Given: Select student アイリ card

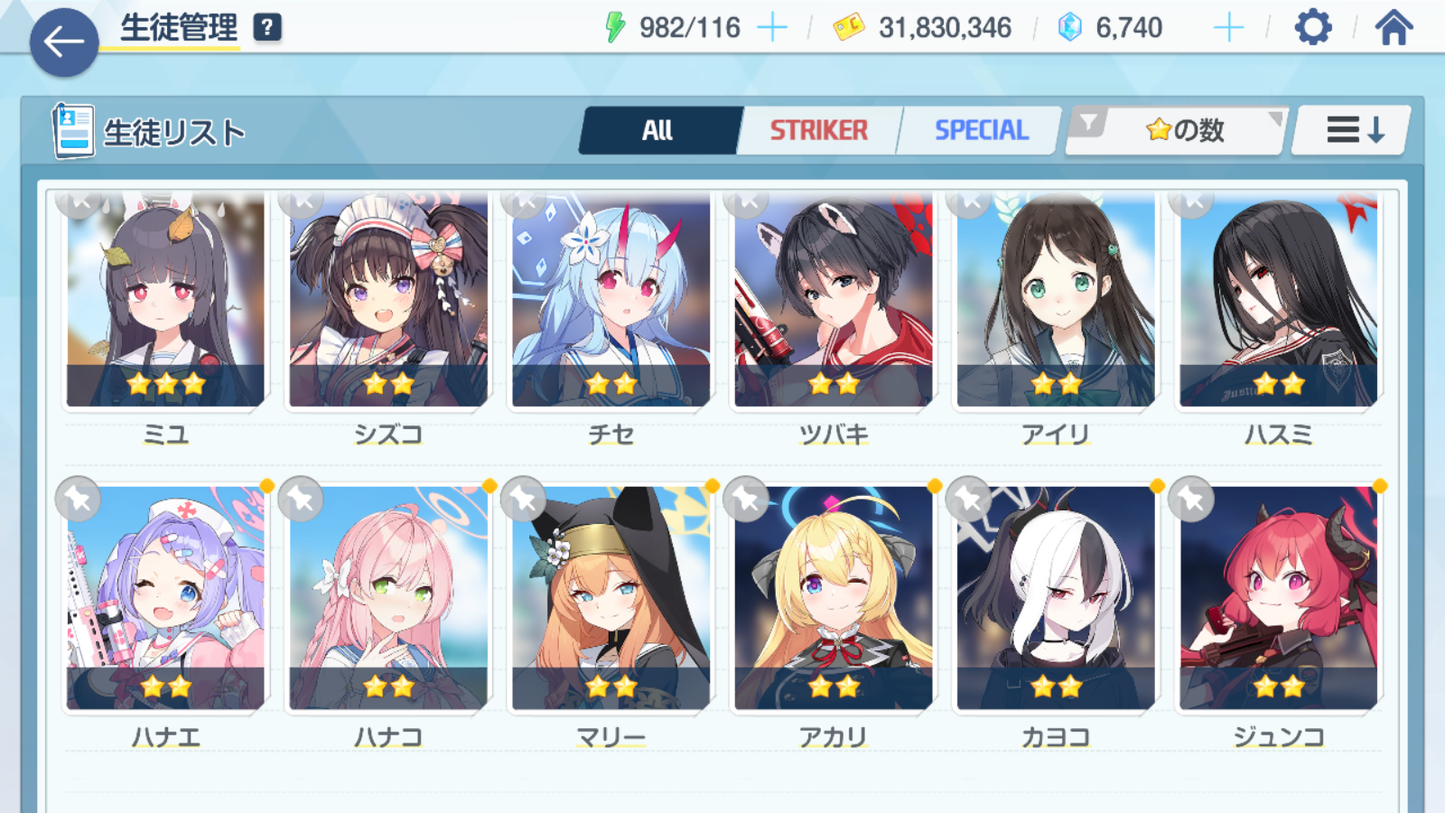Looking at the screenshot, I should tap(1055, 300).
